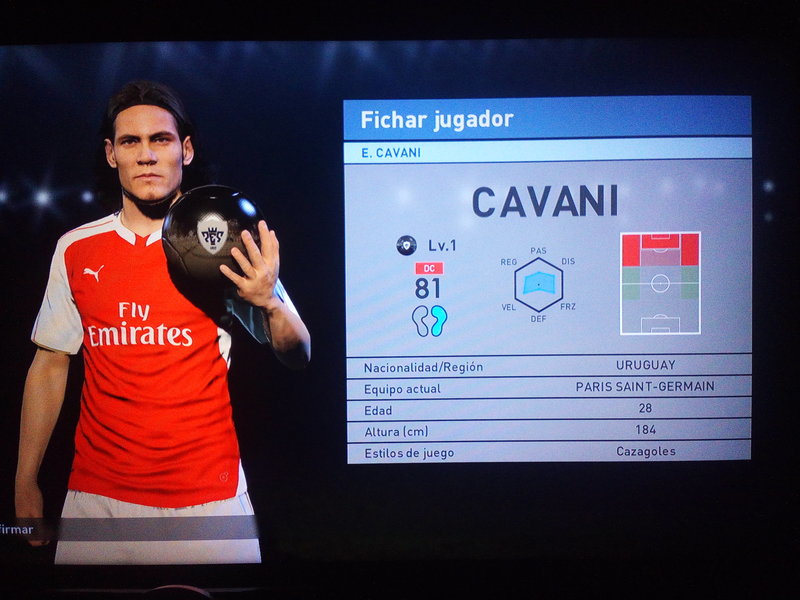Click the hexagonal ability radar chart
The width and height of the screenshot is (800, 600).
click(x=539, y=284)
